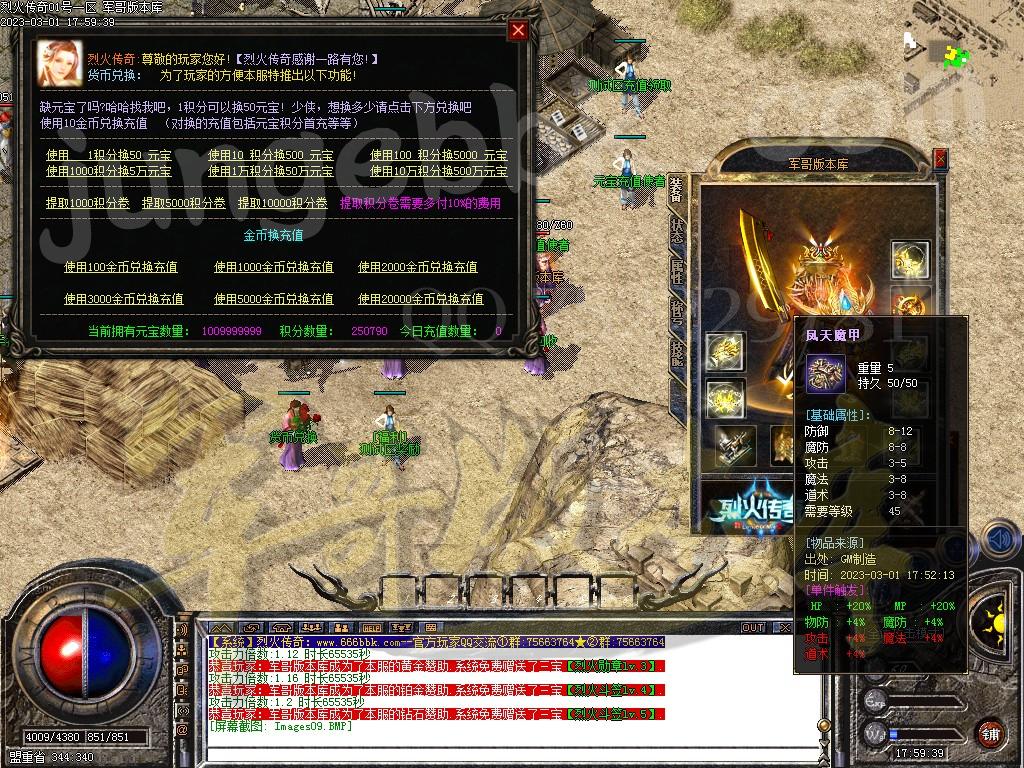
Task: Use 100 gold to exchange recharge
Action: point(120,267)
